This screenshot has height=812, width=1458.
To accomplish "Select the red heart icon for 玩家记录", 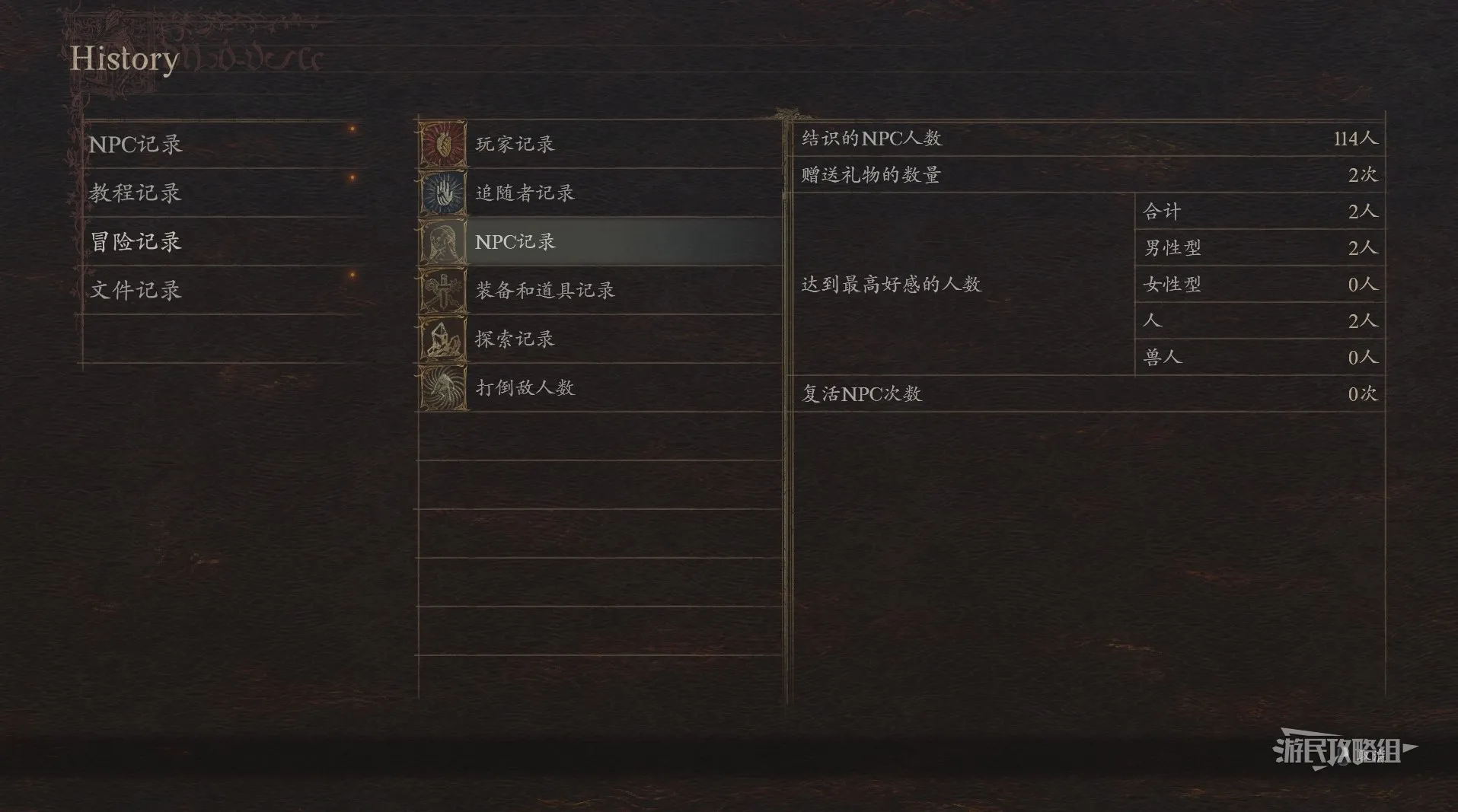I will click(442, 143).
